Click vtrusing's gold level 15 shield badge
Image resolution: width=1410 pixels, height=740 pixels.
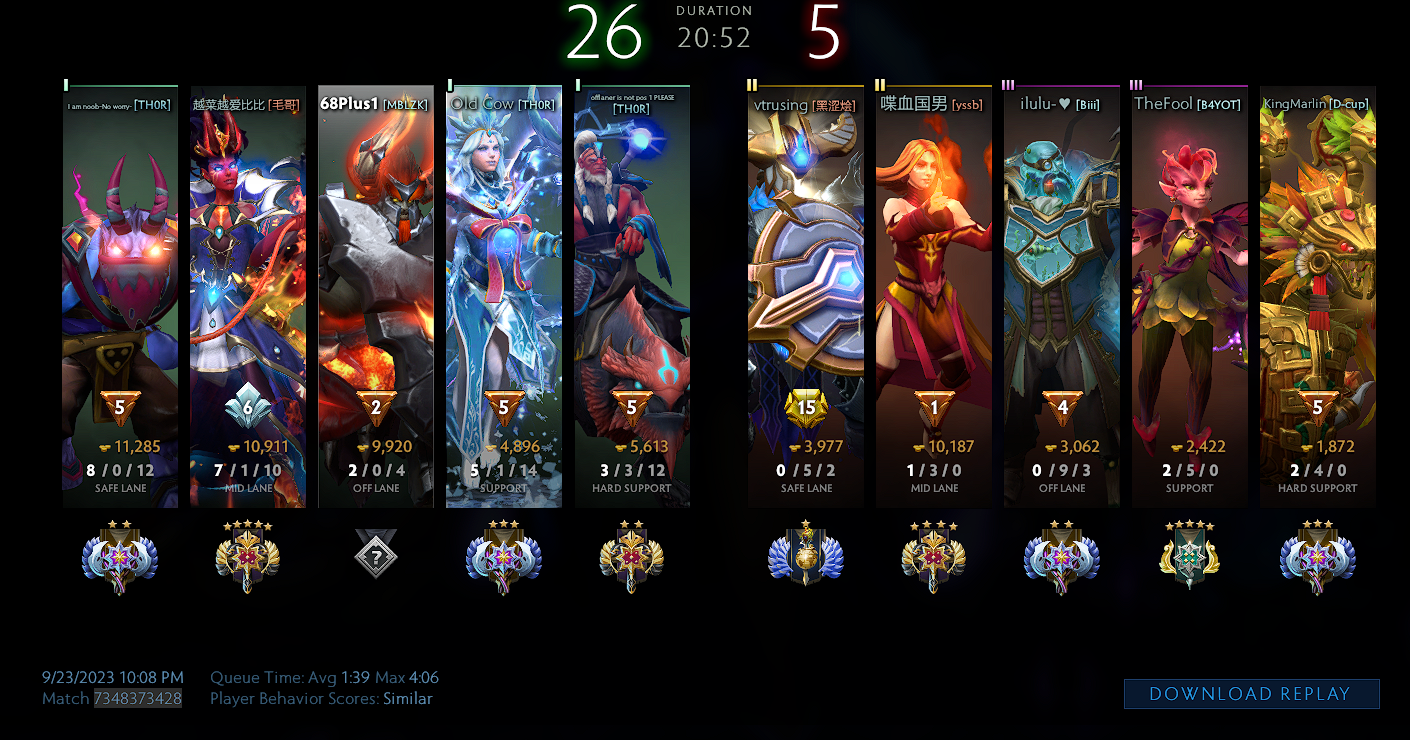[x=806, y=406]
